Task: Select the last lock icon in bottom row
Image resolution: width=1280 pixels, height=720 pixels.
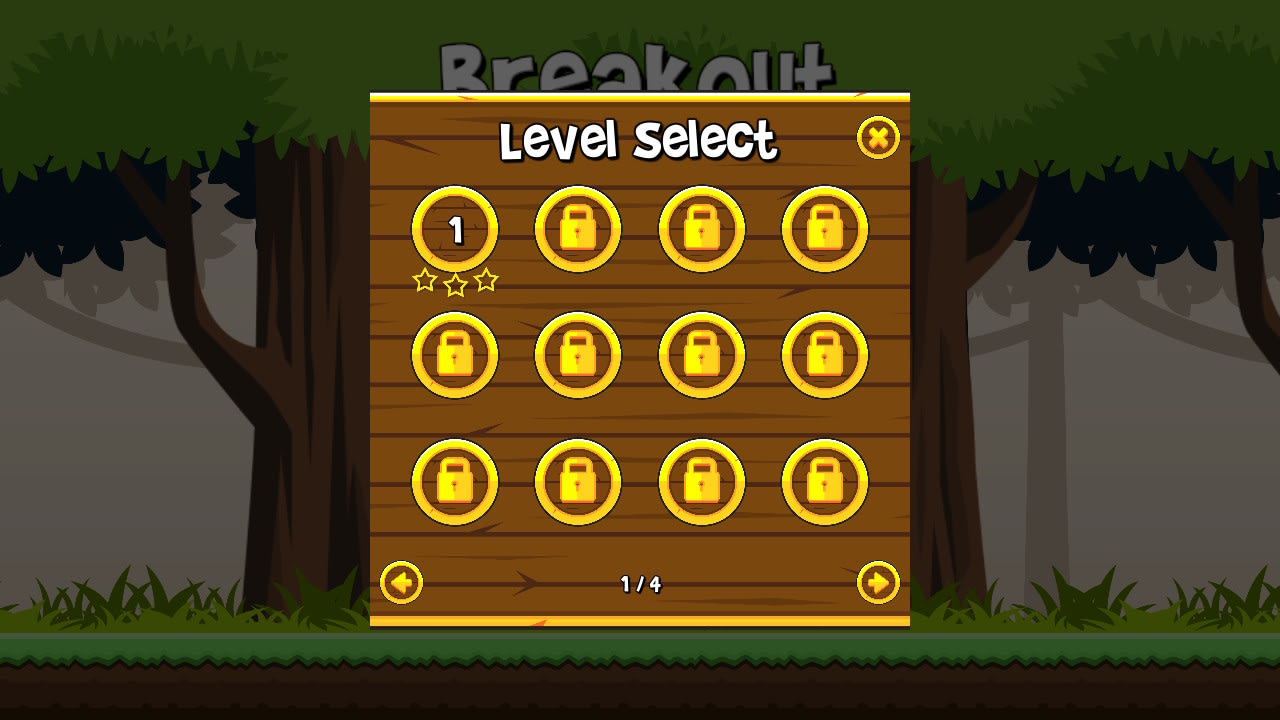Action: 827,481
